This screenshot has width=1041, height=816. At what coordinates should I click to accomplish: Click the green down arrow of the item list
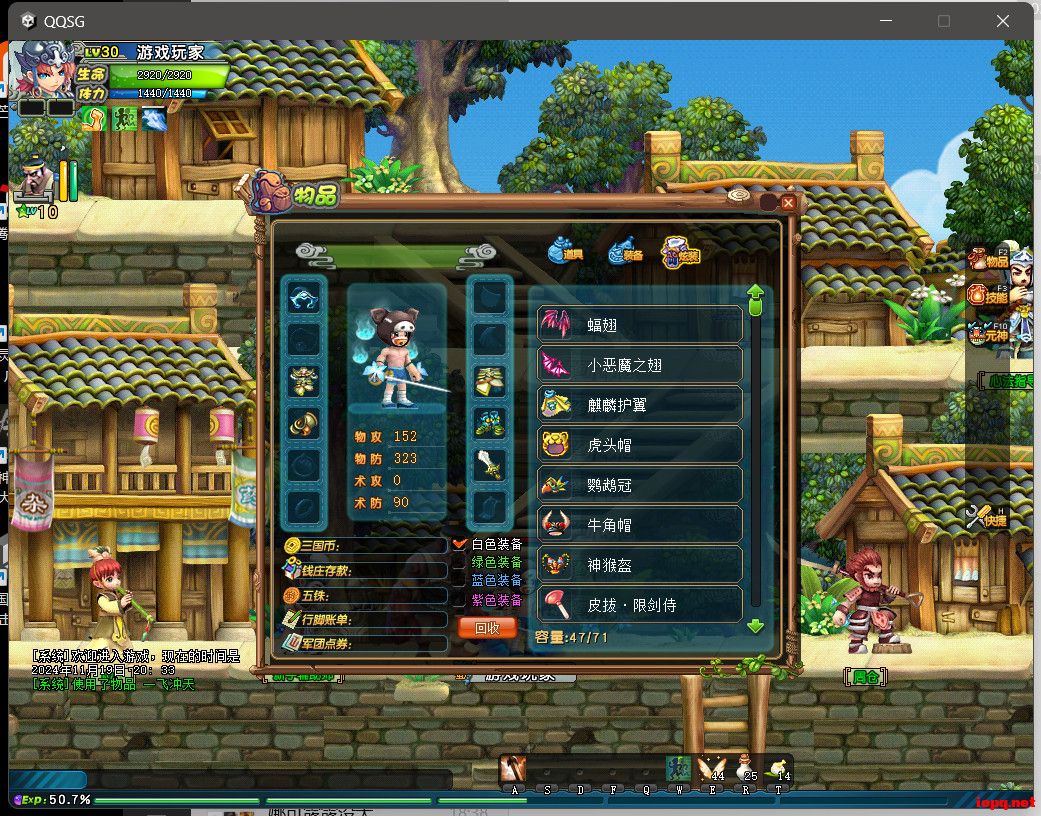tap(755, 626)
